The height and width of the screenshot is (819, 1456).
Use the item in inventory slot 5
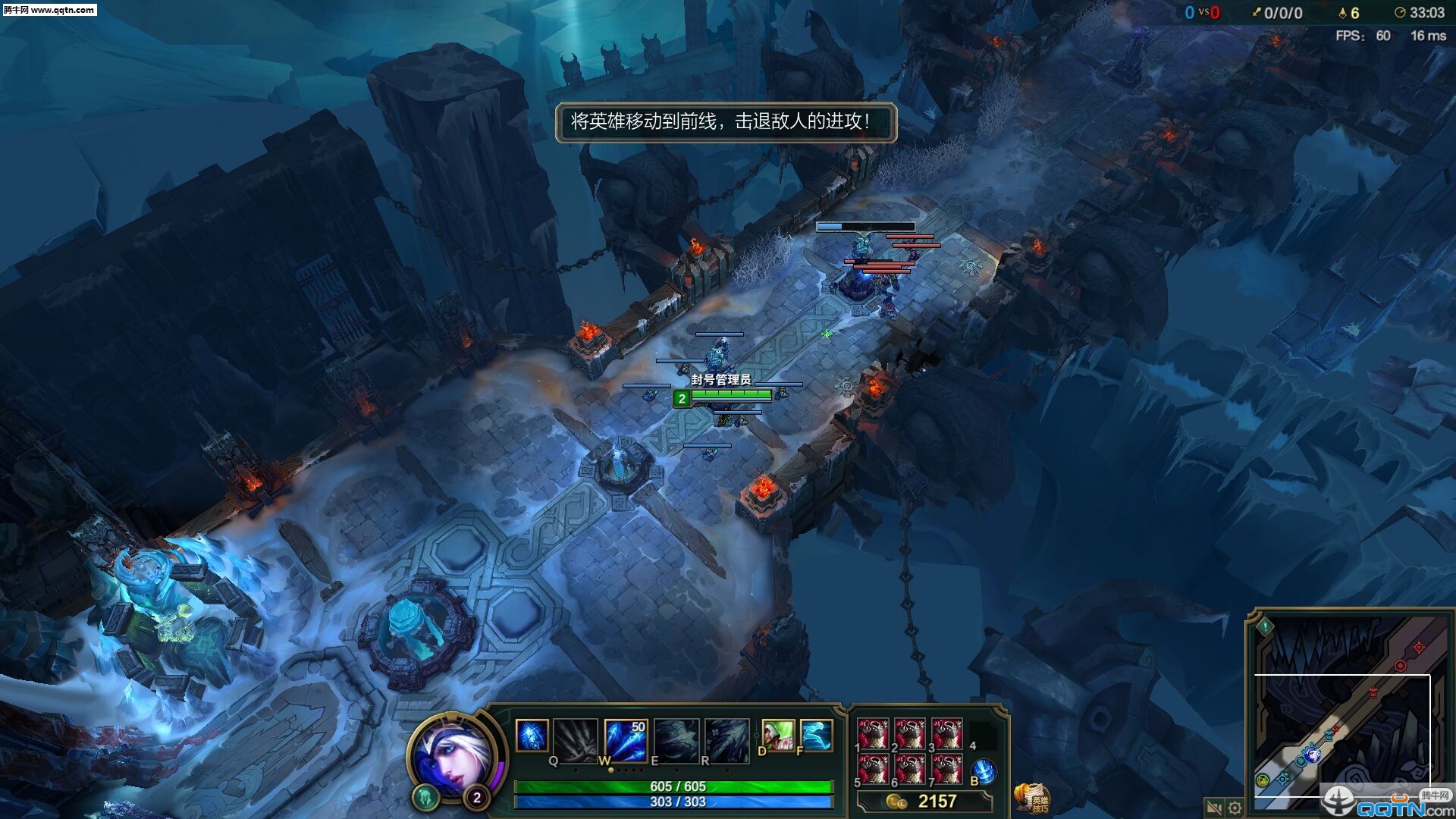[873, 769]
